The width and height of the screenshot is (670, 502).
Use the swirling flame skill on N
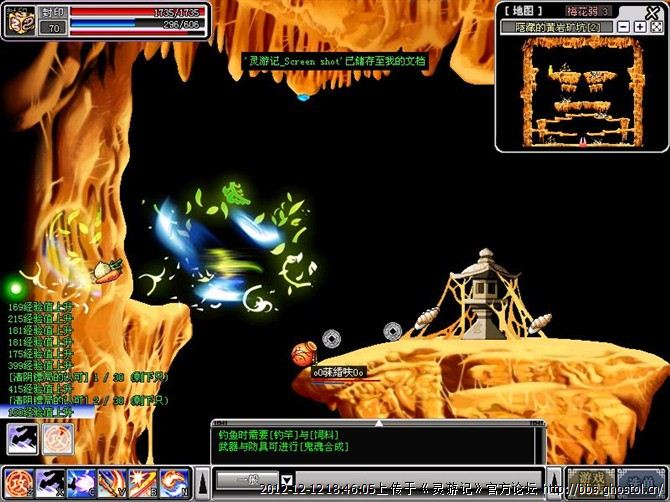point(174,482)
